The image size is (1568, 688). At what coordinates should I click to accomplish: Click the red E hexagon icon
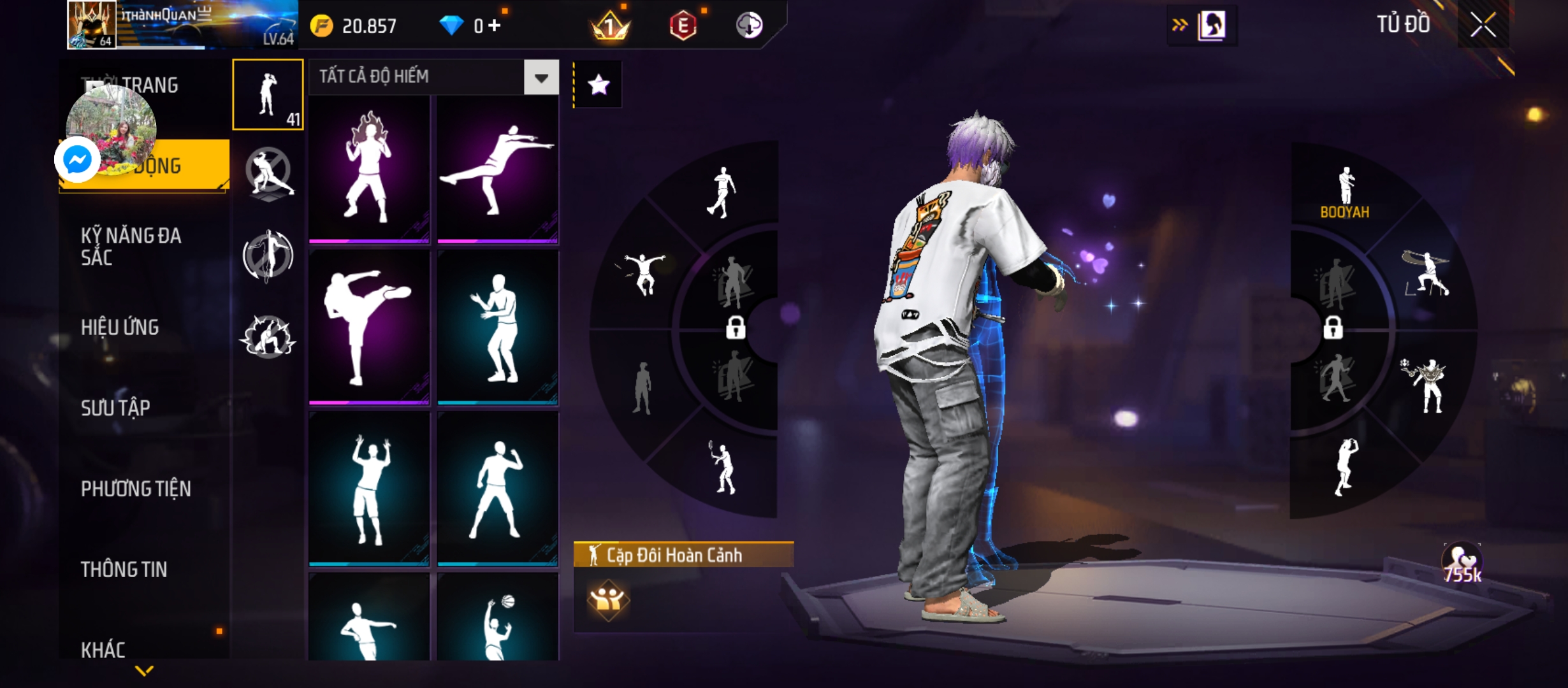point(683,25)
